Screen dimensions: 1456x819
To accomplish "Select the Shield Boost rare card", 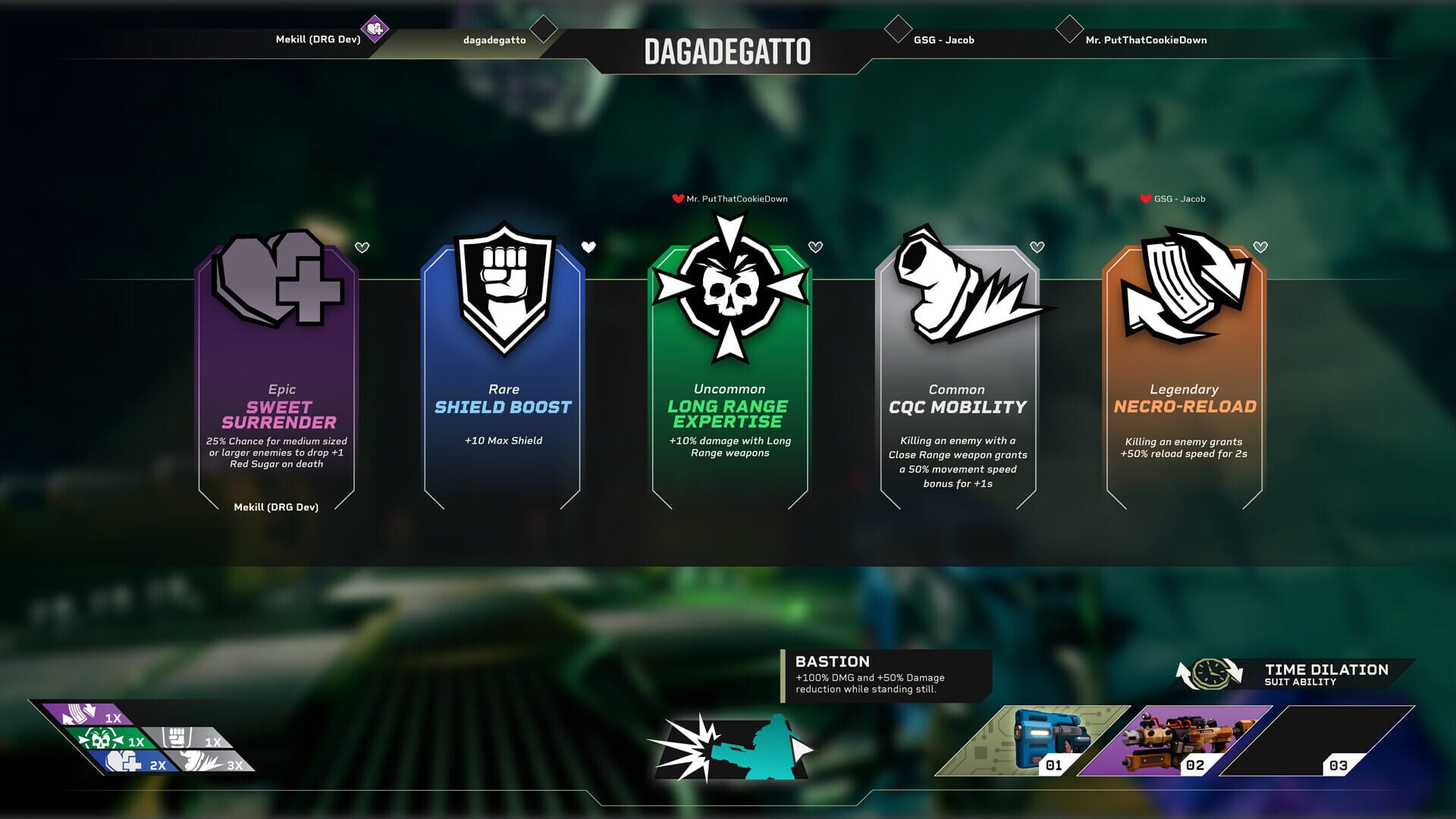I will tap(503, 372).
